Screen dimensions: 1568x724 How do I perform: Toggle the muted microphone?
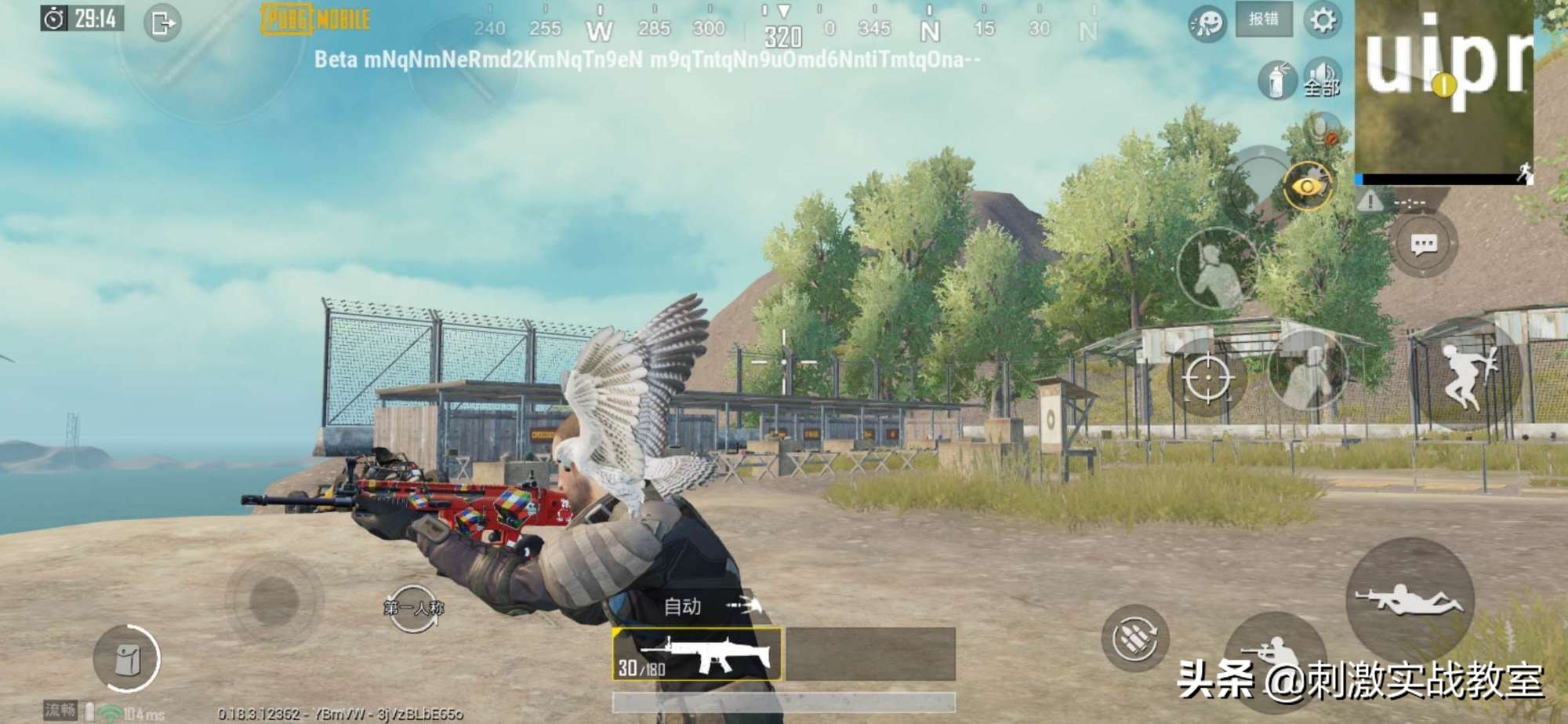(x=1323, y=129)
